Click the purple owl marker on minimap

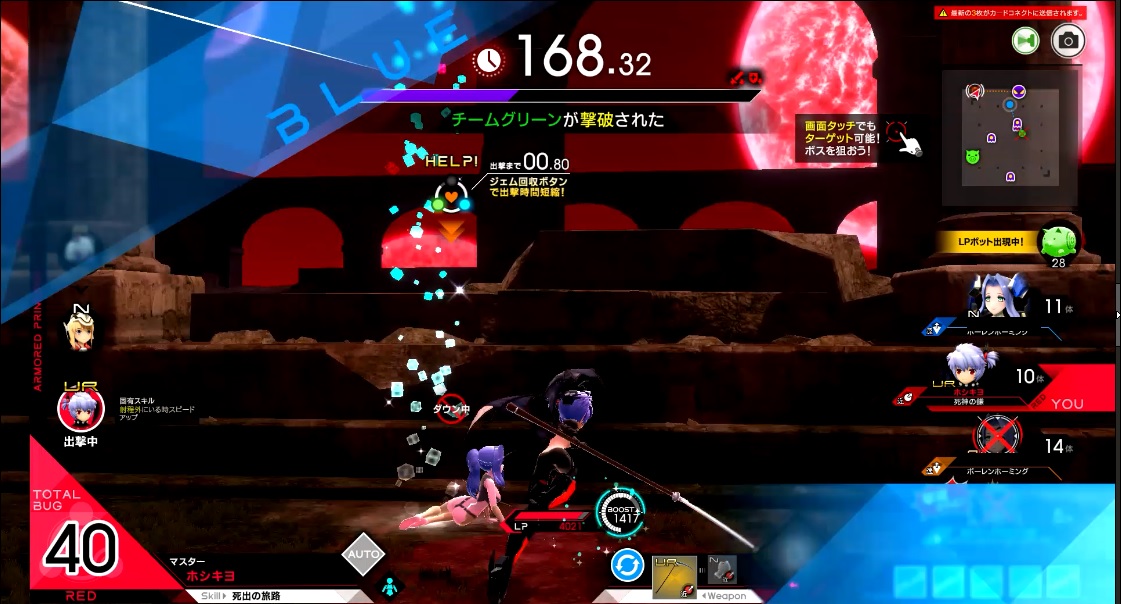pos(1018,90)
